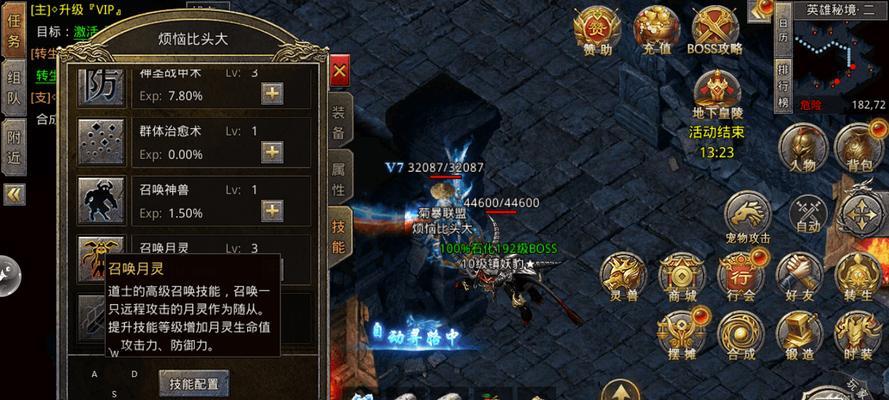Screen dimensions: 889x400
Task: Open the 锻造 forging menu
Action: (800, 335)
